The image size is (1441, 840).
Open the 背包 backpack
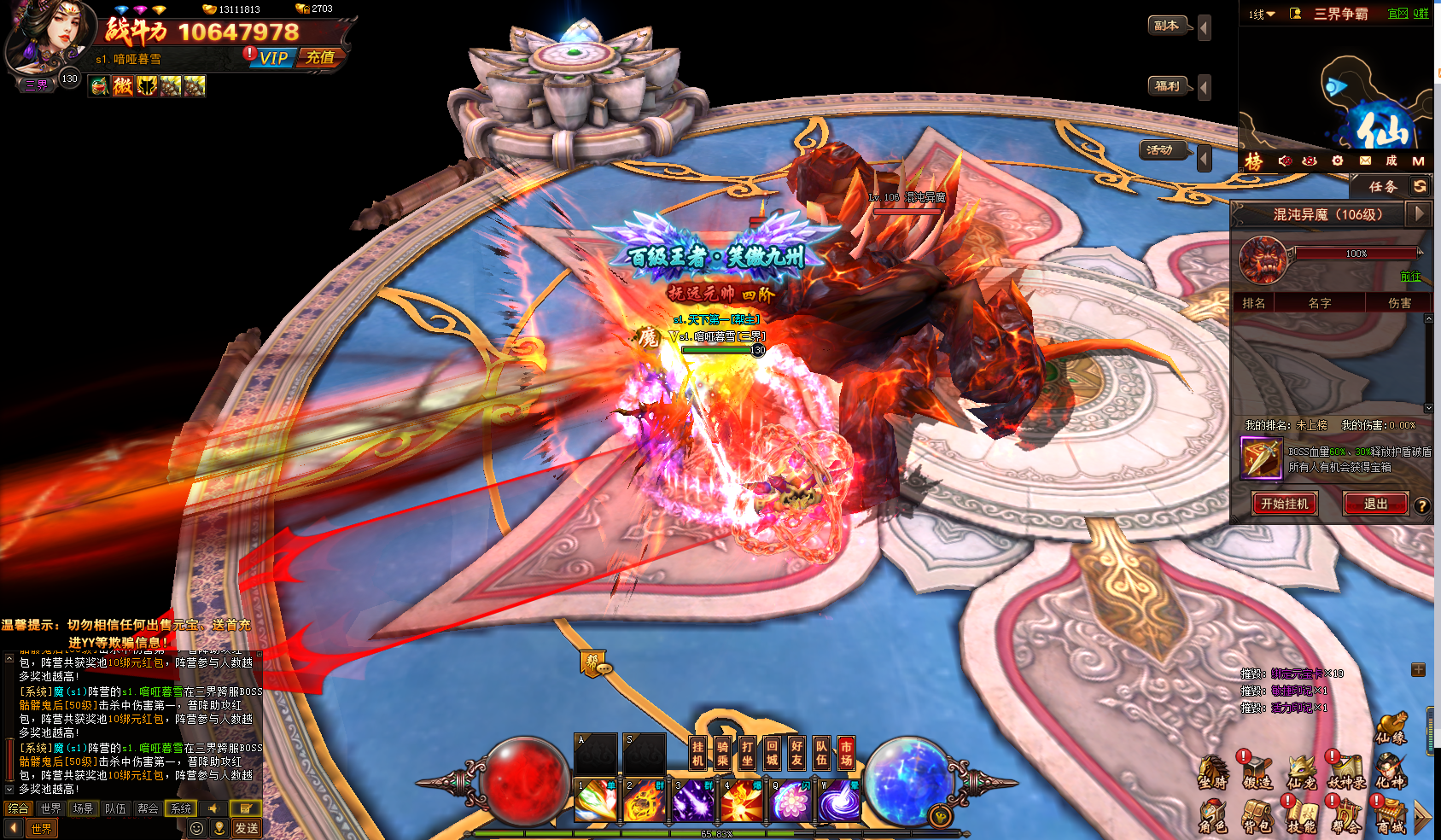click(x=1257, y=817)
